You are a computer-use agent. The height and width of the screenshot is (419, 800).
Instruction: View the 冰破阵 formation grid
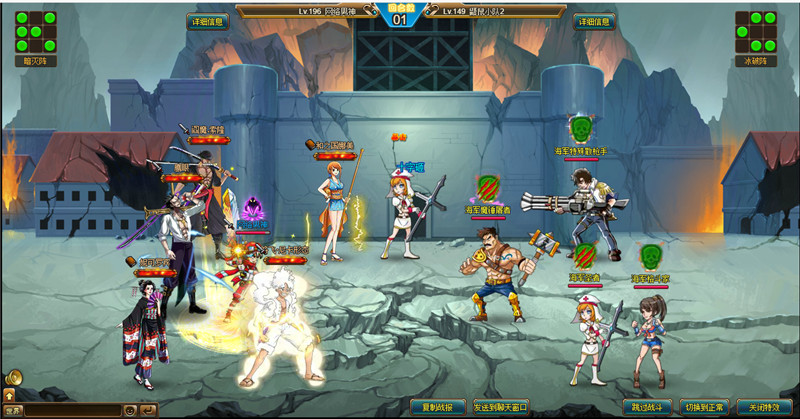click(756, 33)
